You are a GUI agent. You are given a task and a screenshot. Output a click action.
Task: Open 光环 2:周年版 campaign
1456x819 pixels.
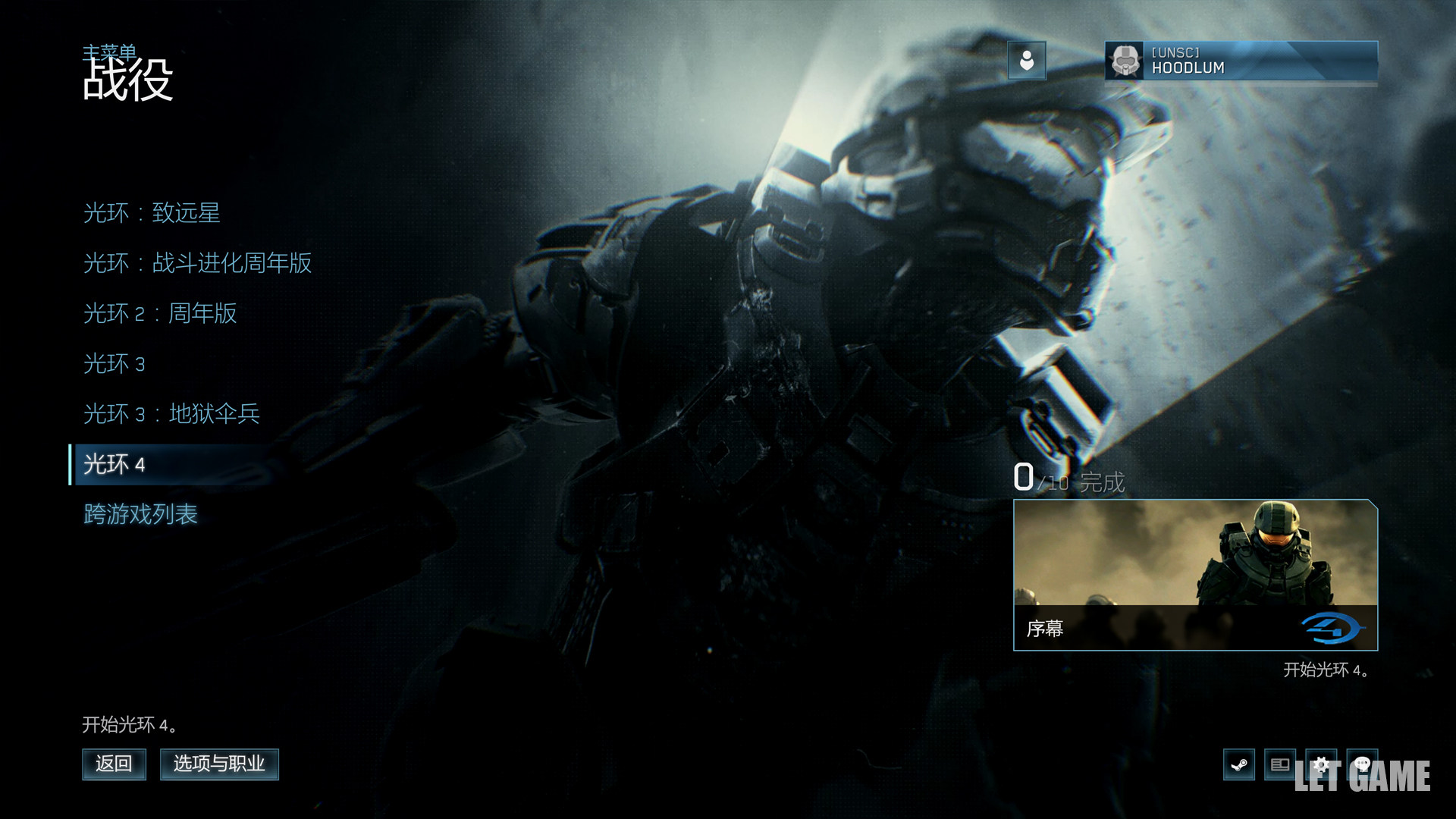(x=160, y=313)
